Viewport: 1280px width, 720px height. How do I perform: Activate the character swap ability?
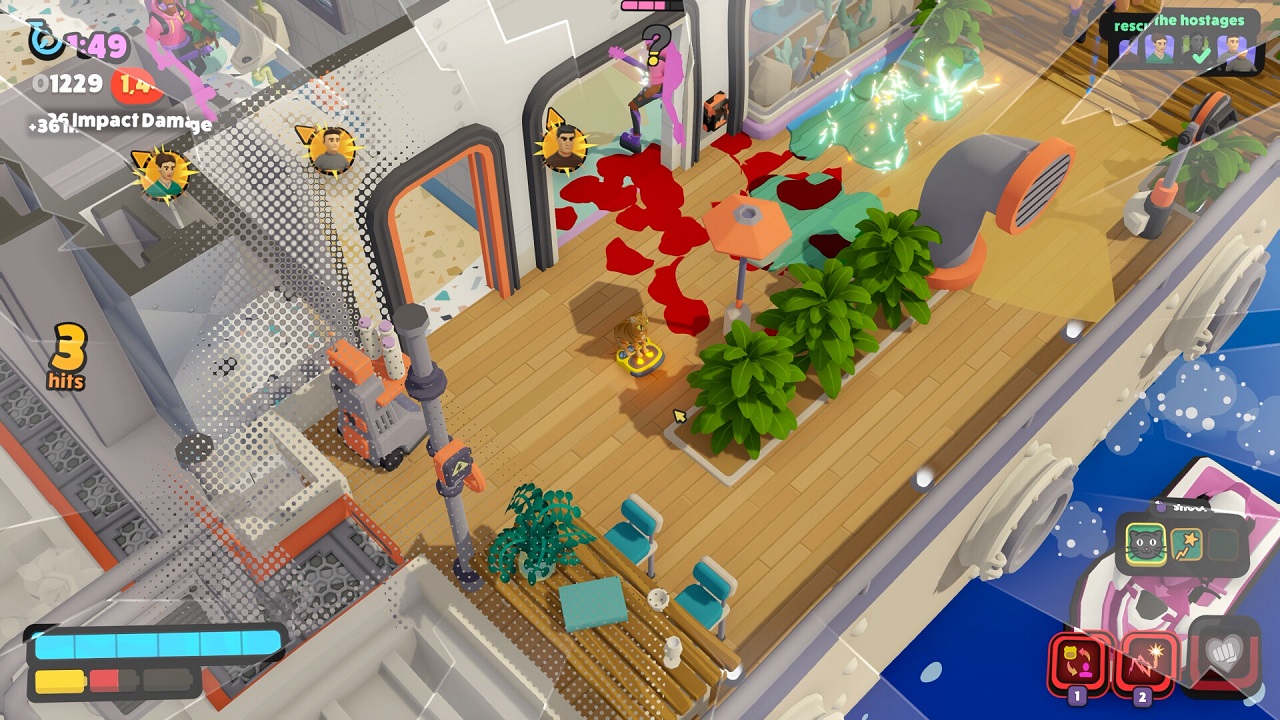click(1078, 661)
